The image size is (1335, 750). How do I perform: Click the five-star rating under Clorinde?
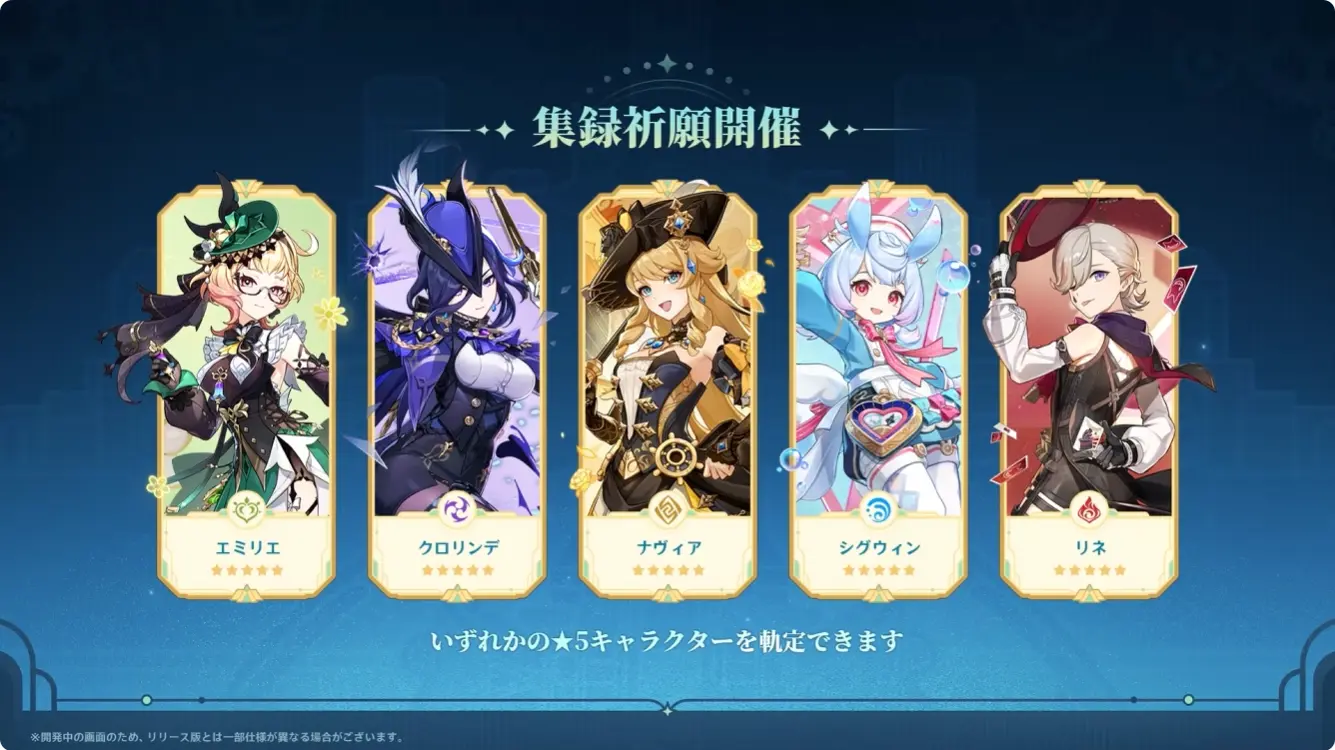455,568
